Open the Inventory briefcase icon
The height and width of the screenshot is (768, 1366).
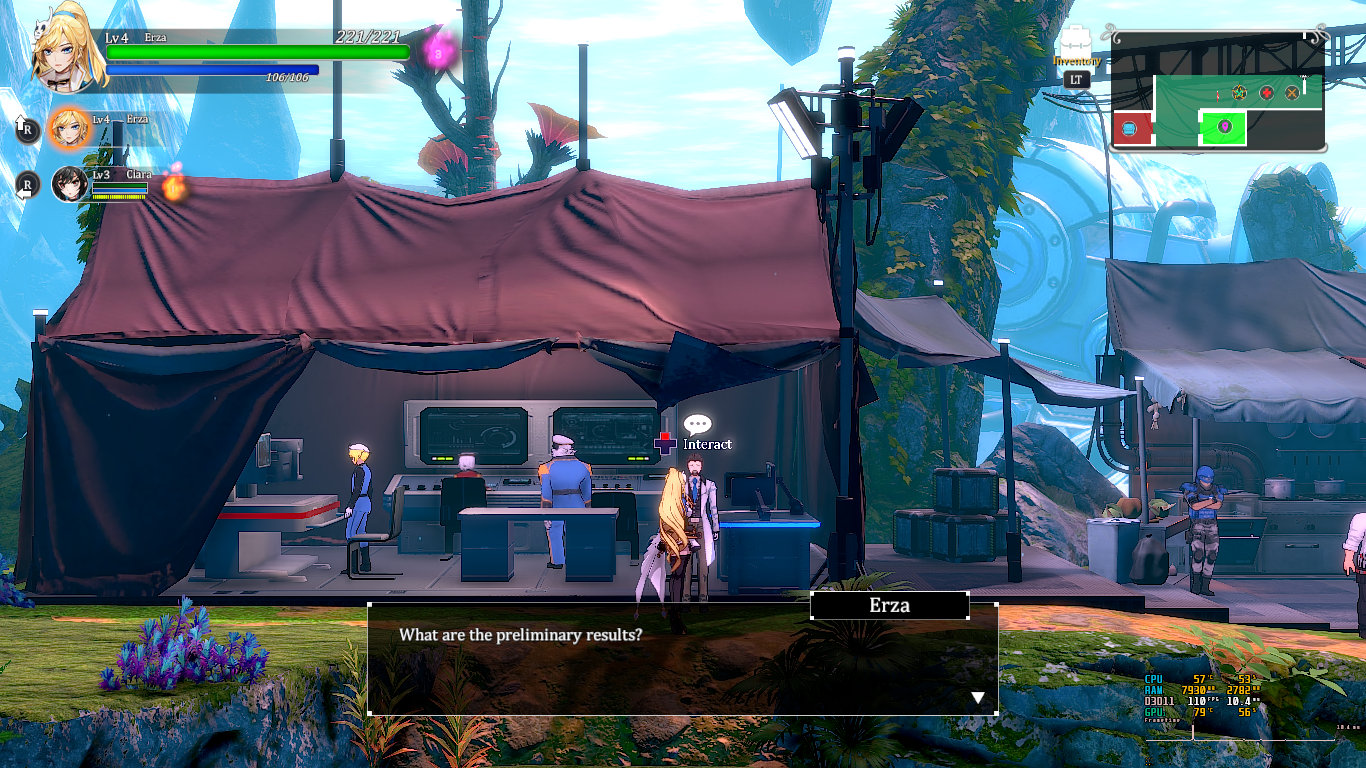(x=1075, y=43)
